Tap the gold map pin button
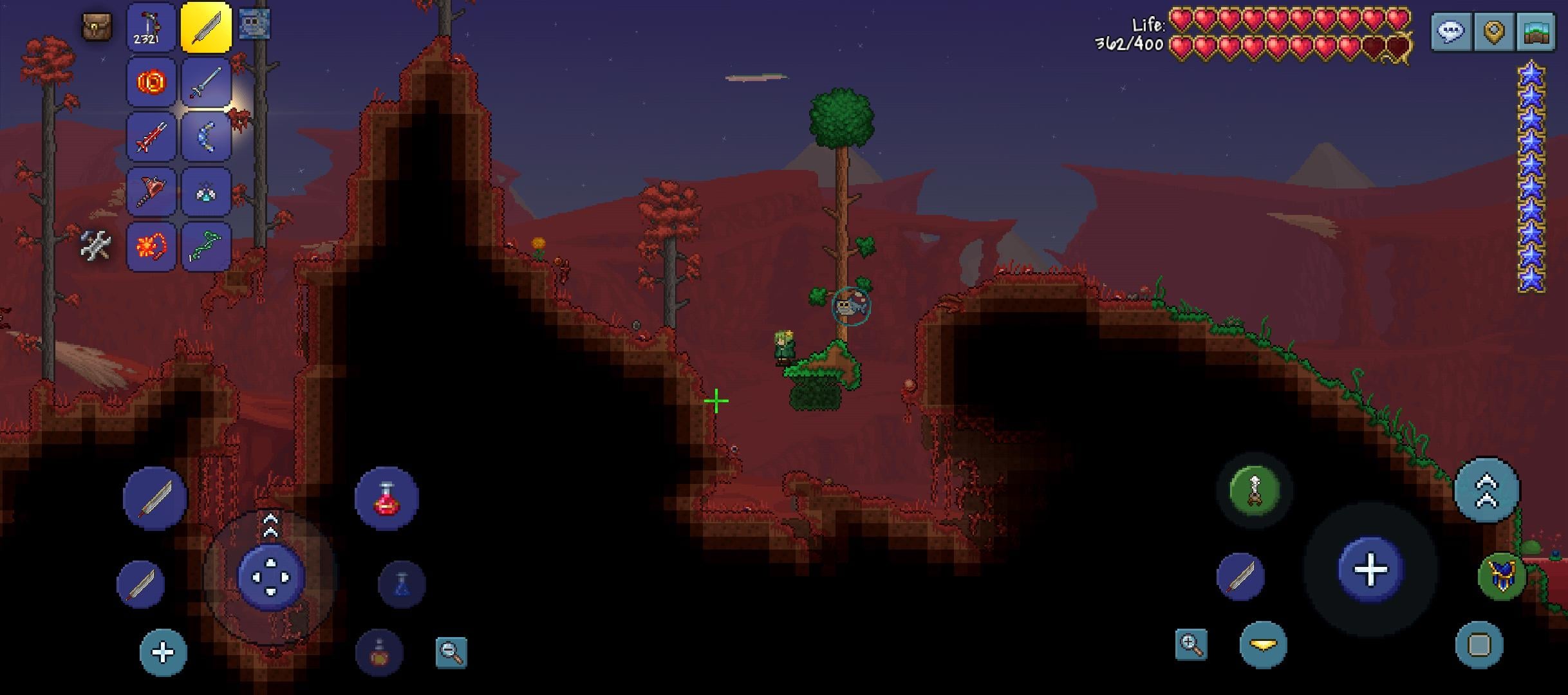Viewport: 1568px width, 695px height. point(1493,31)
